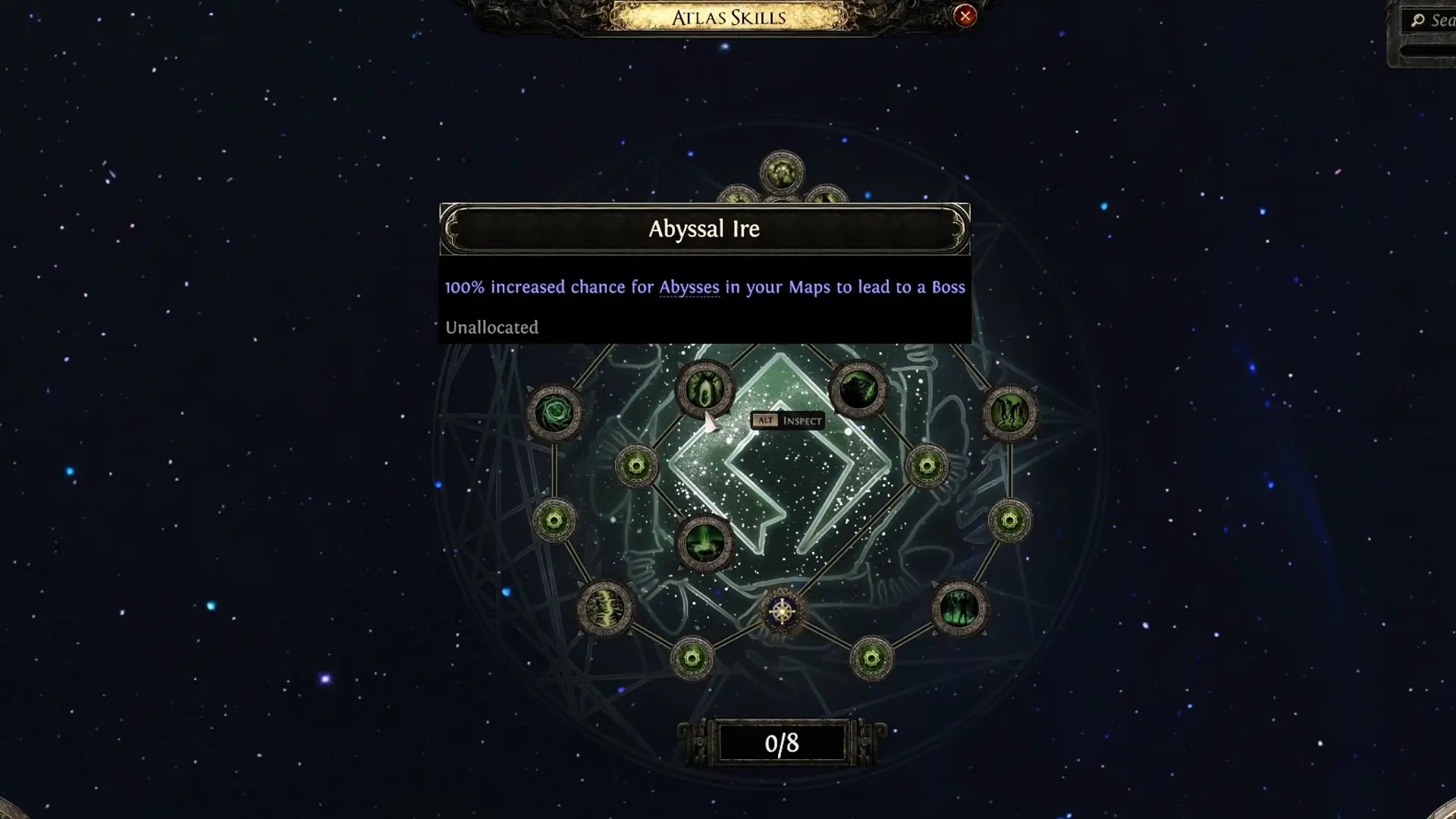
Task: Pick the yellow-green fissure notable node
Action: tap(605, 608)
